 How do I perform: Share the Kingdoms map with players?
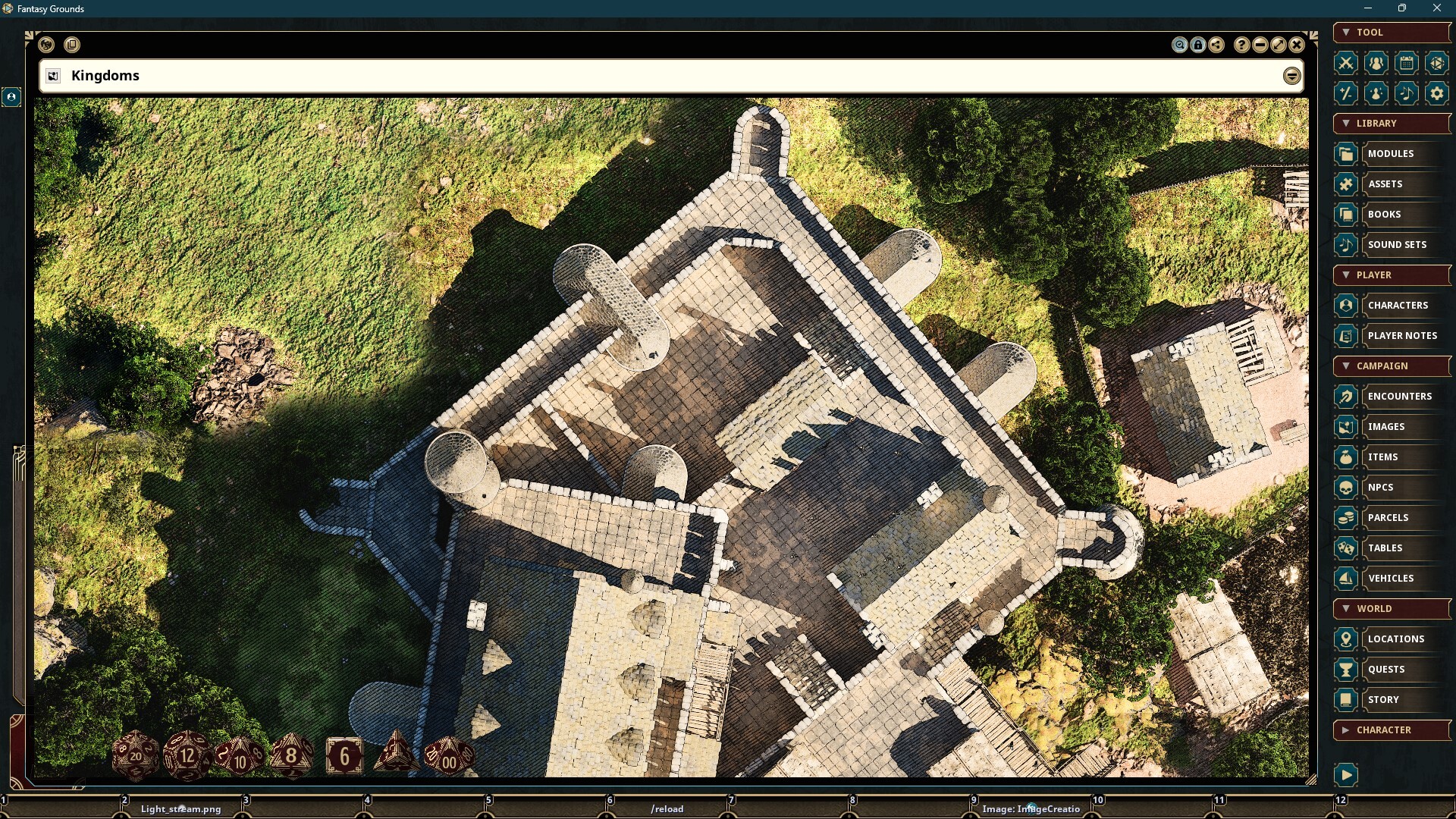1217,45
